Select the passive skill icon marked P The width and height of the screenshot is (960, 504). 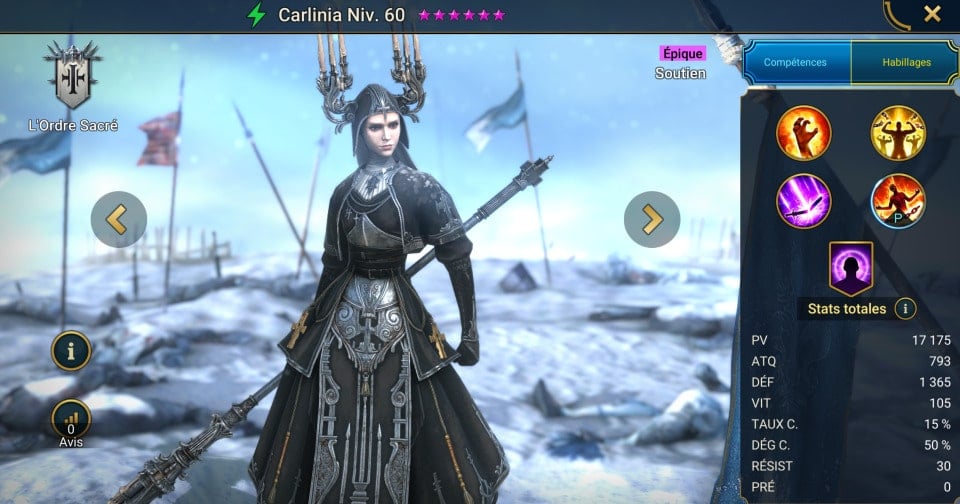(898, 201)
